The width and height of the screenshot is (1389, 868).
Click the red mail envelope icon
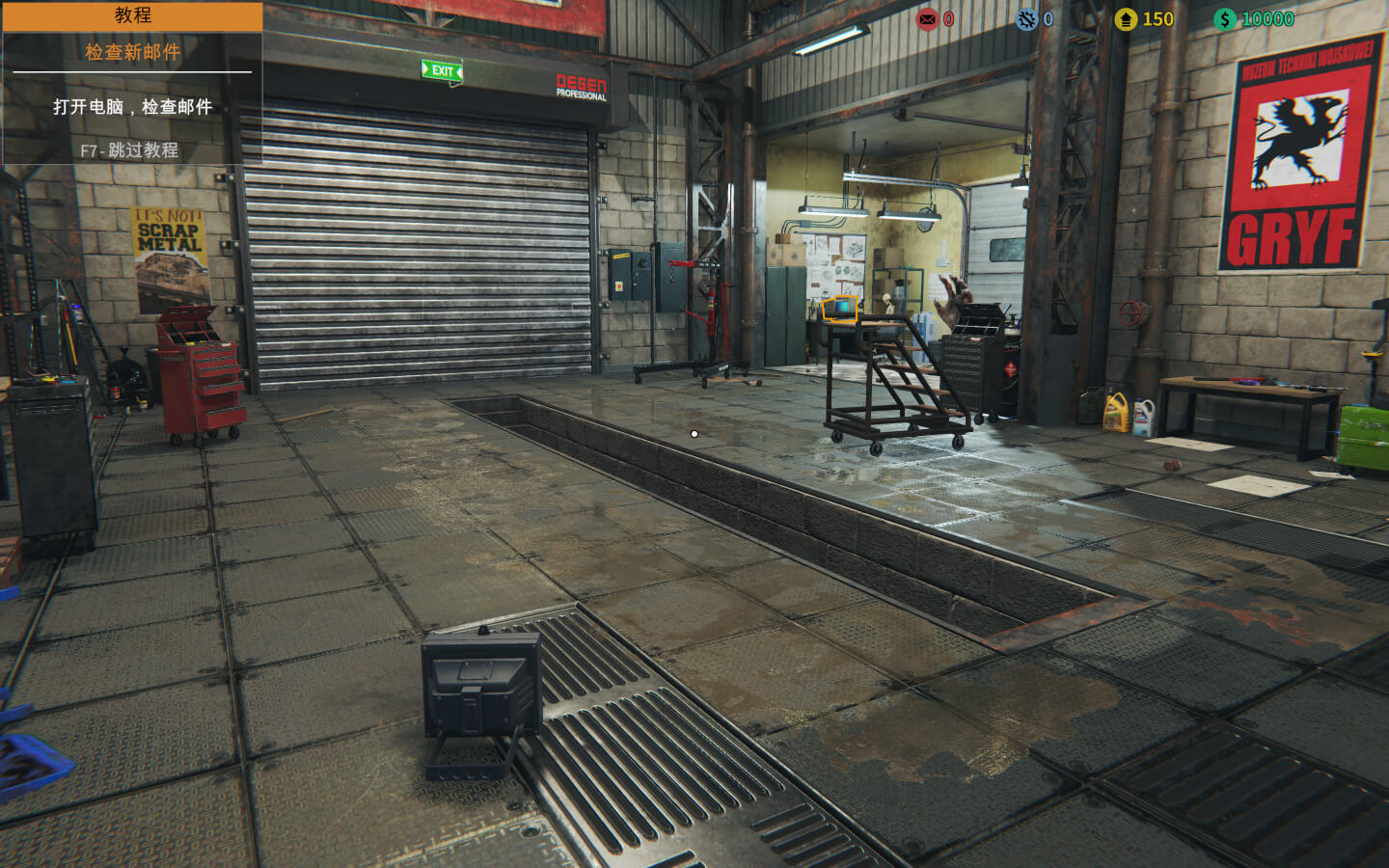[927, 19]
